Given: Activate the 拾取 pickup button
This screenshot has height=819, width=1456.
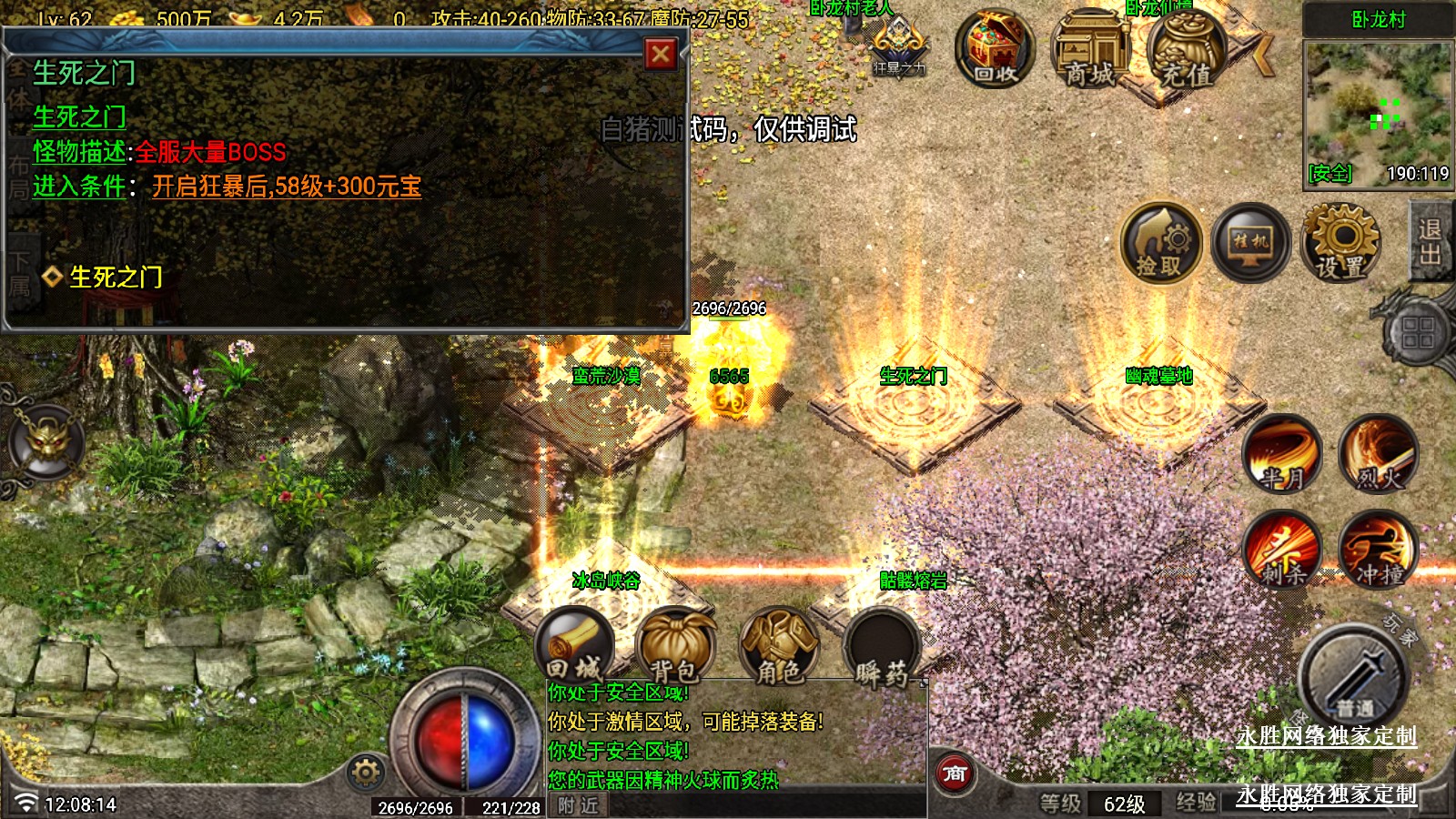Looking at the screenshot, I should pos(1160,243).
